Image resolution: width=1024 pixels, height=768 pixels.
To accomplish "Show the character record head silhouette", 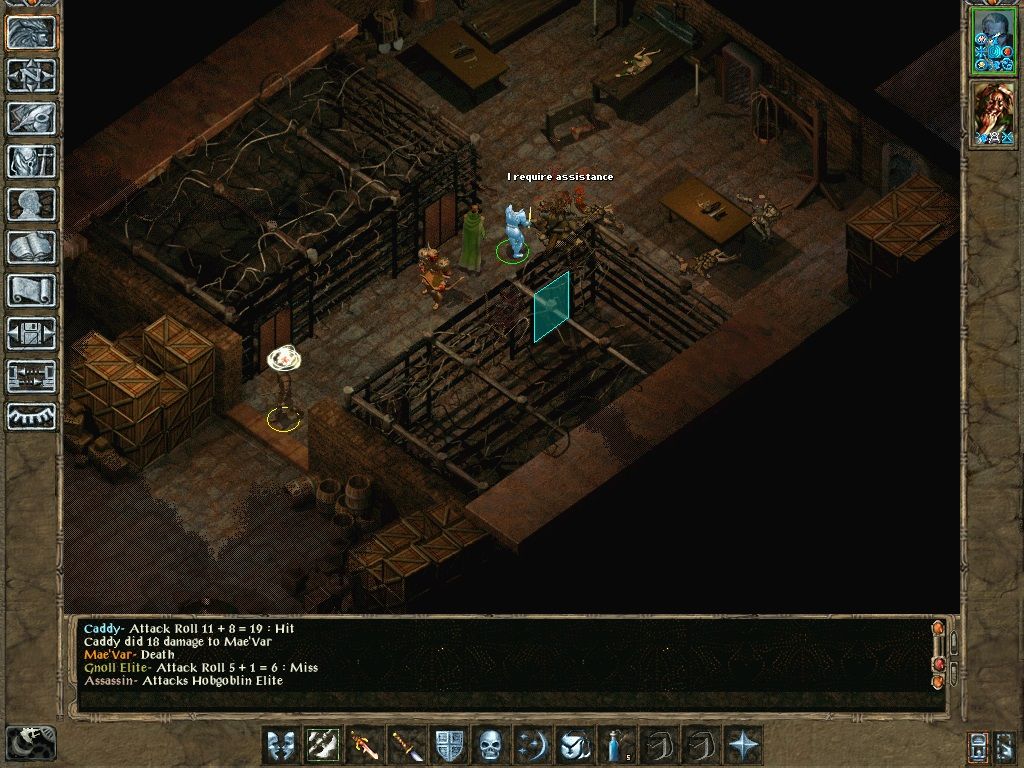I will tap(31, 204).
